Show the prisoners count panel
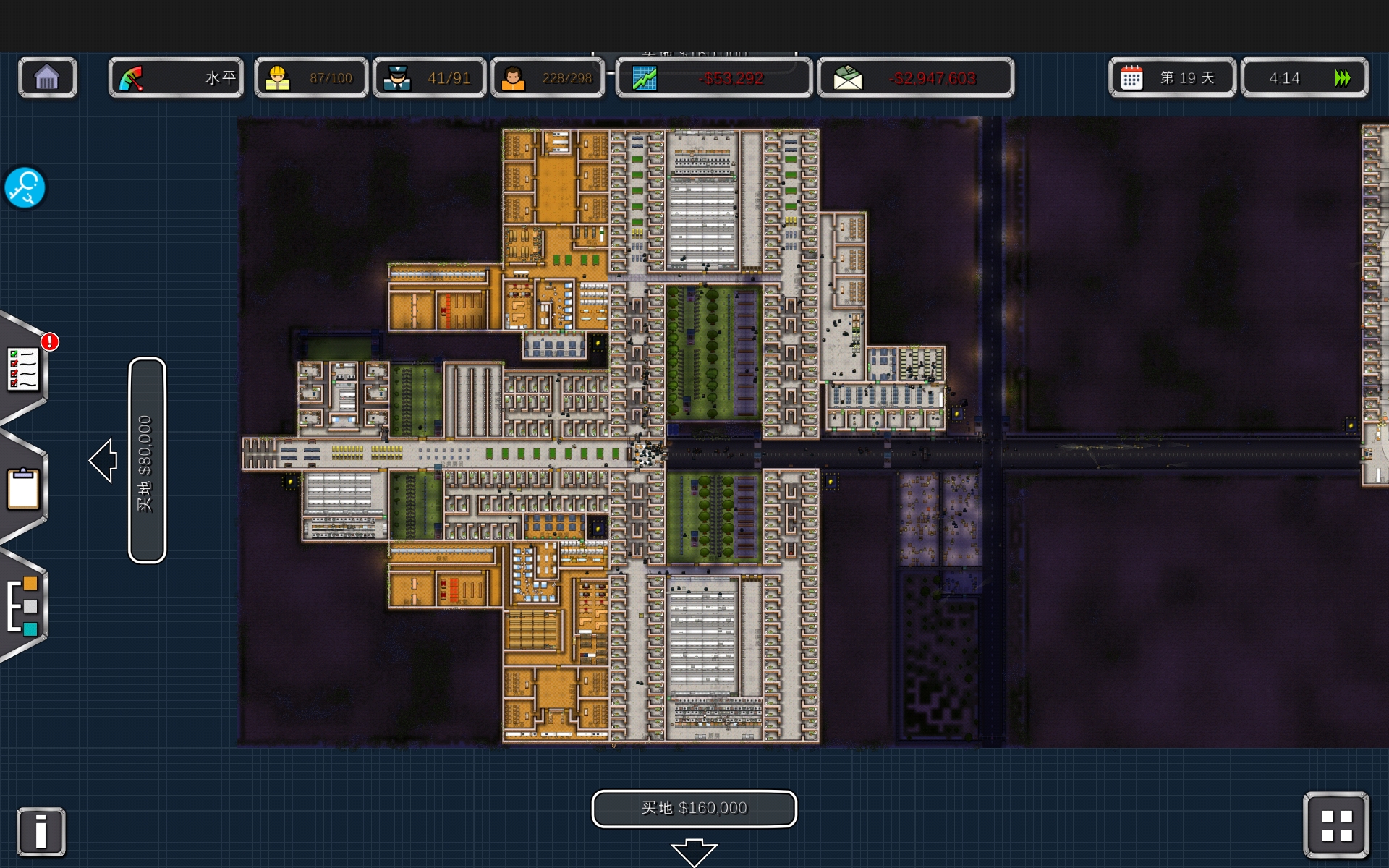Image resolution: width=1389 pixels, height=868 pixels. pos(548,77)
